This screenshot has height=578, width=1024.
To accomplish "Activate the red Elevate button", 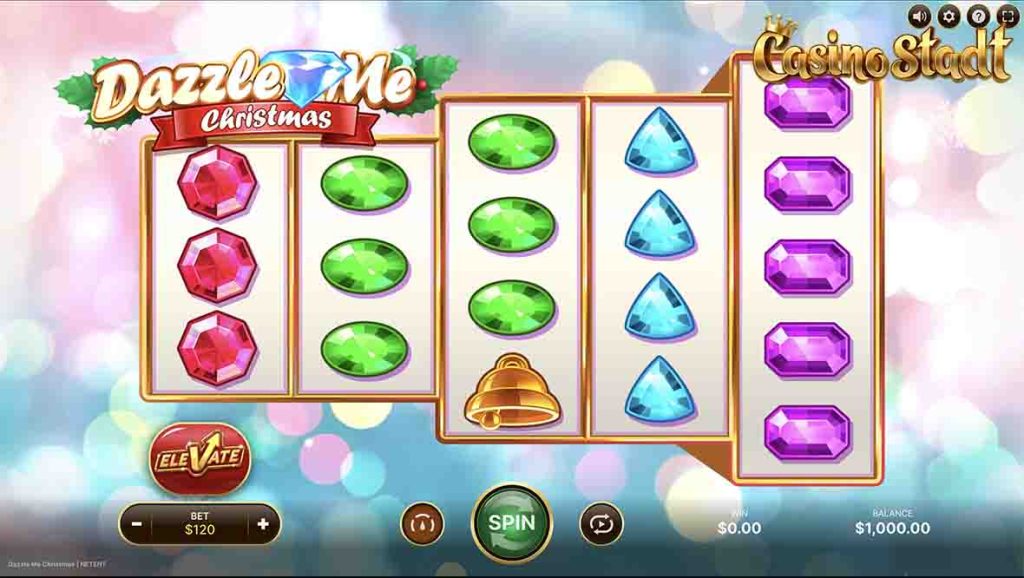I will 199,459.
